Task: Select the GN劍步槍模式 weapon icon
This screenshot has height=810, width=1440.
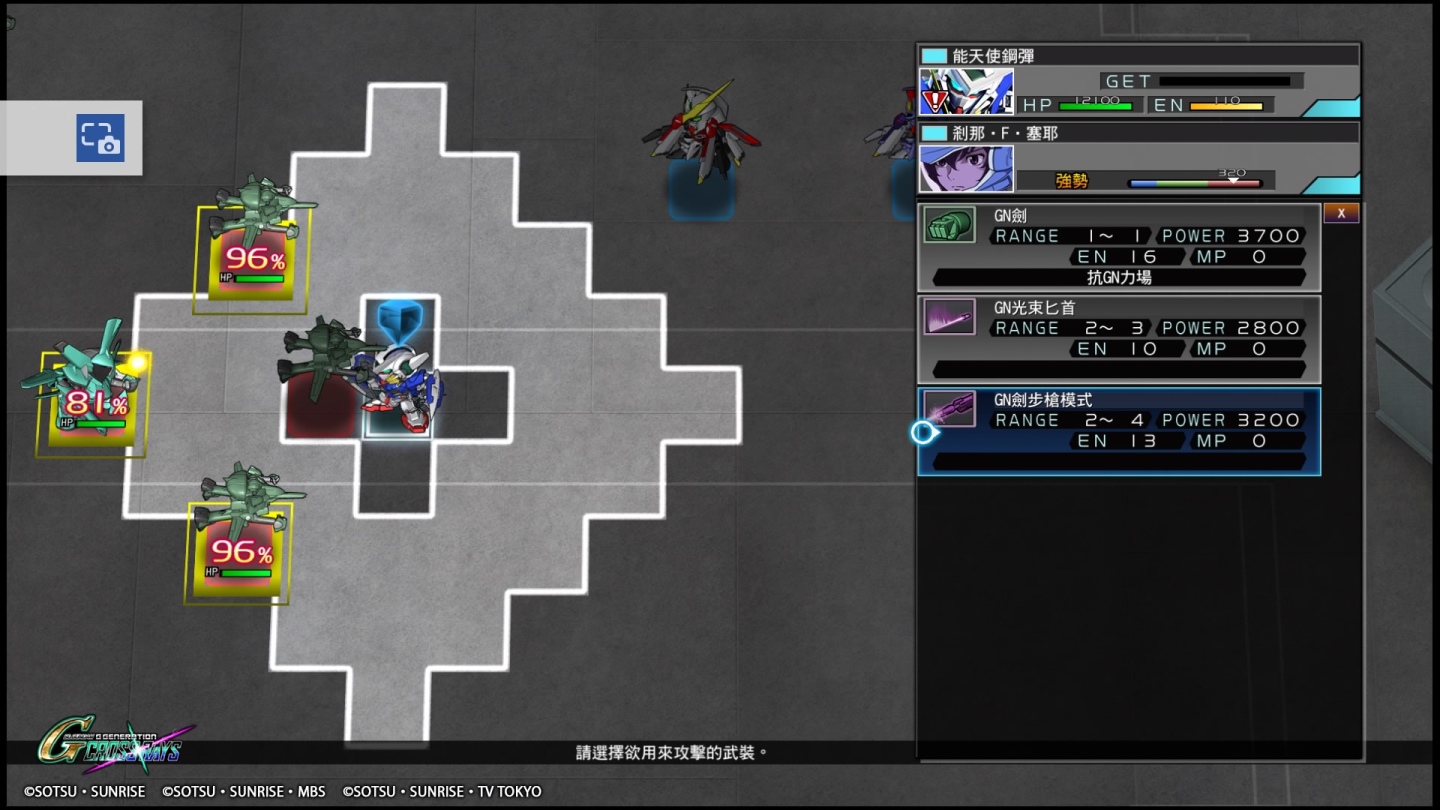Action: coord(950,408)
